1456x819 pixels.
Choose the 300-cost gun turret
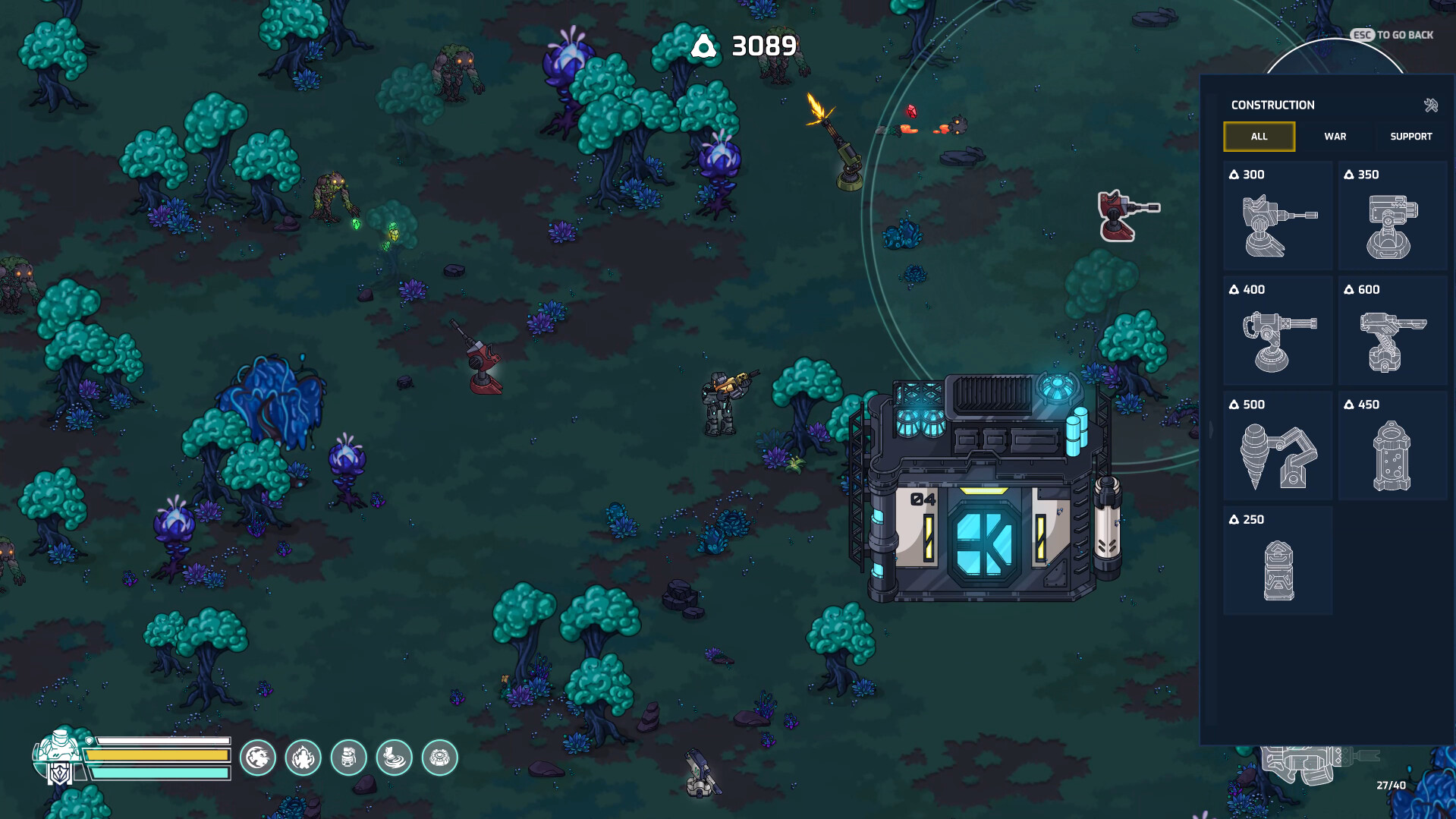(x=1278, y=216)
